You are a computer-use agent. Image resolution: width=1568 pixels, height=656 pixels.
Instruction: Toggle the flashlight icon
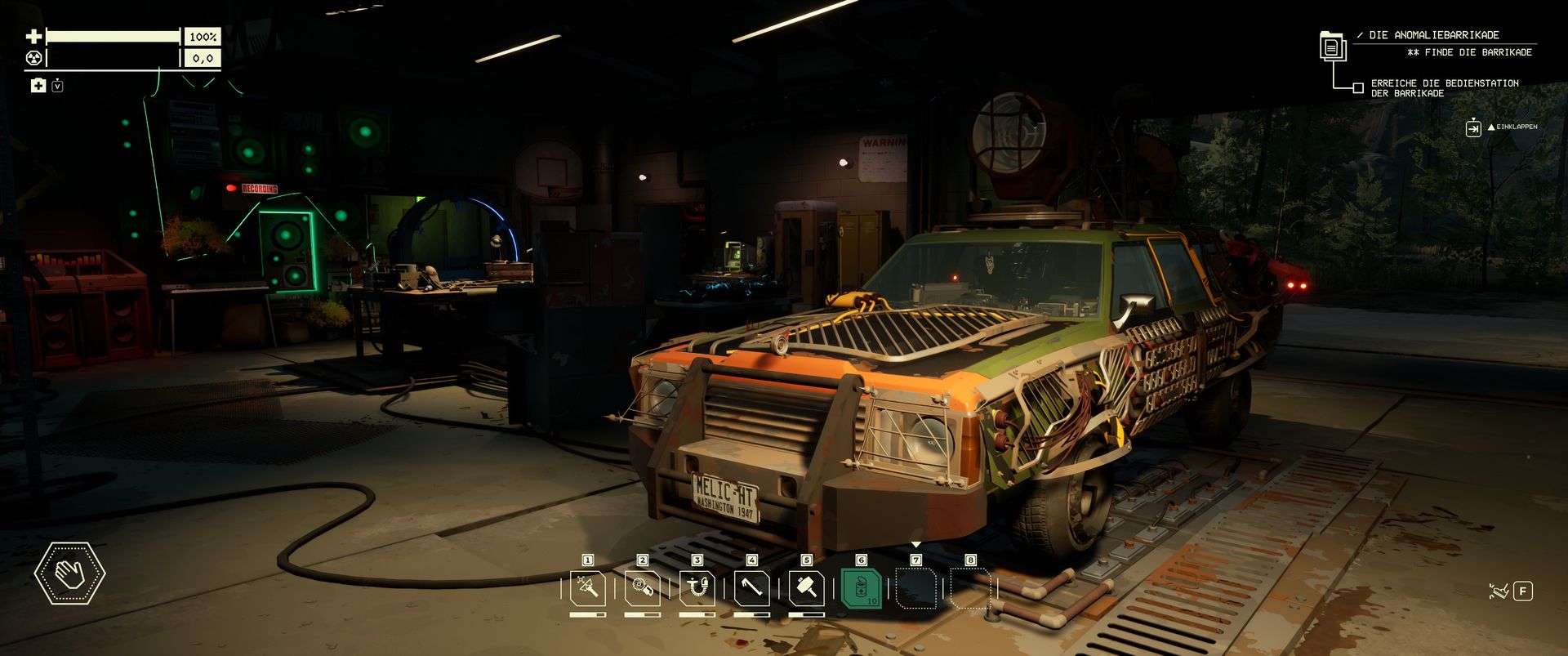click(1497, 591)
